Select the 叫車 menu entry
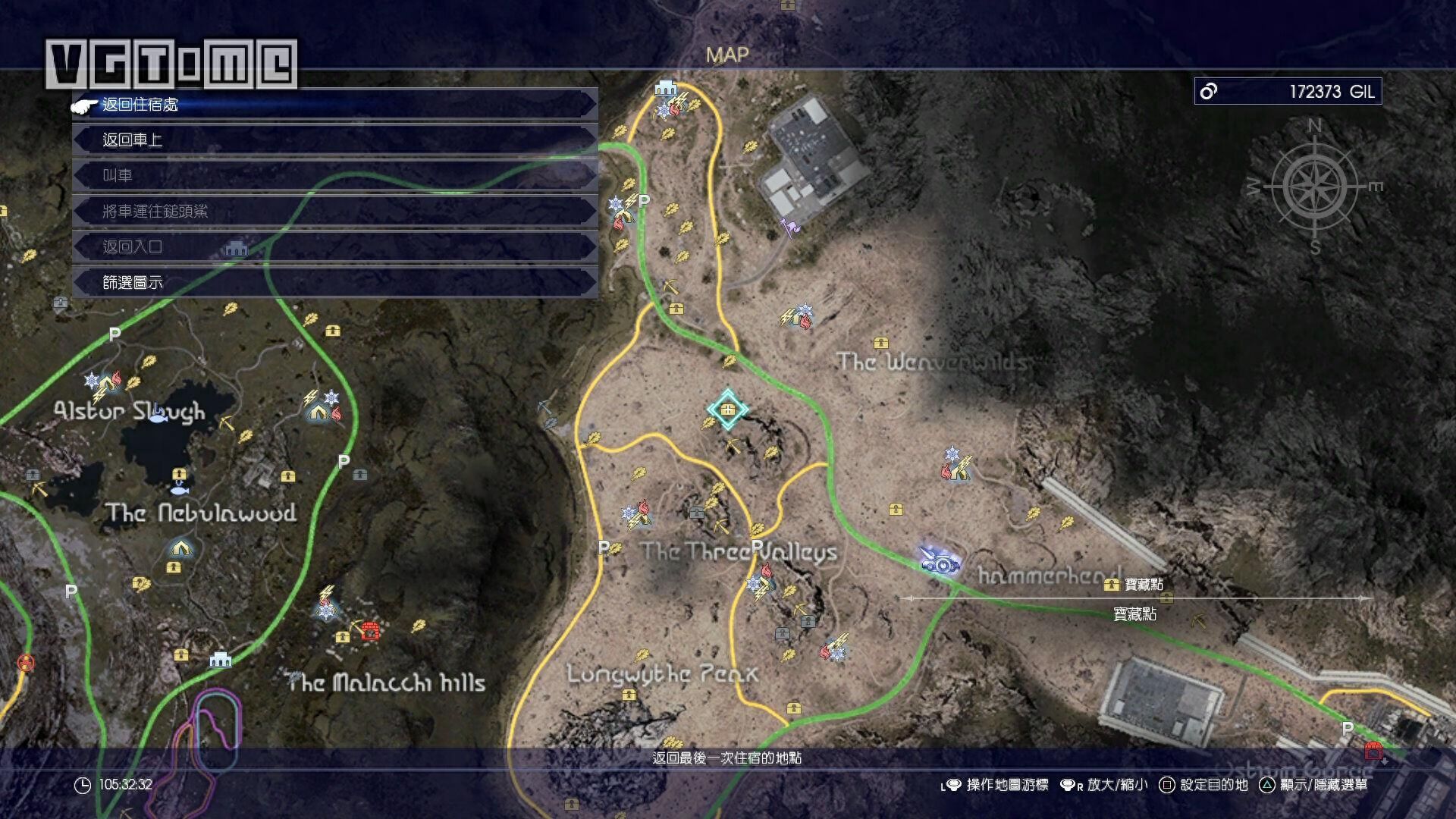 [x=334, y=175]
